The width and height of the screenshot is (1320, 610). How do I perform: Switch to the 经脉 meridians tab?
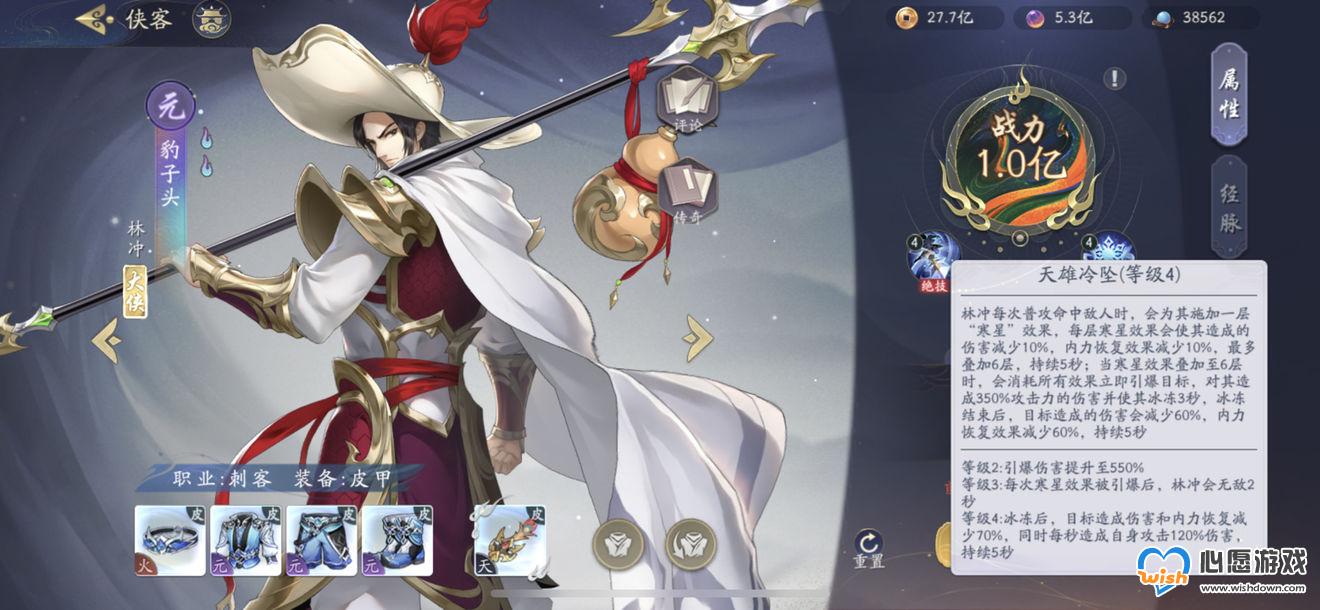(1228, 207)
